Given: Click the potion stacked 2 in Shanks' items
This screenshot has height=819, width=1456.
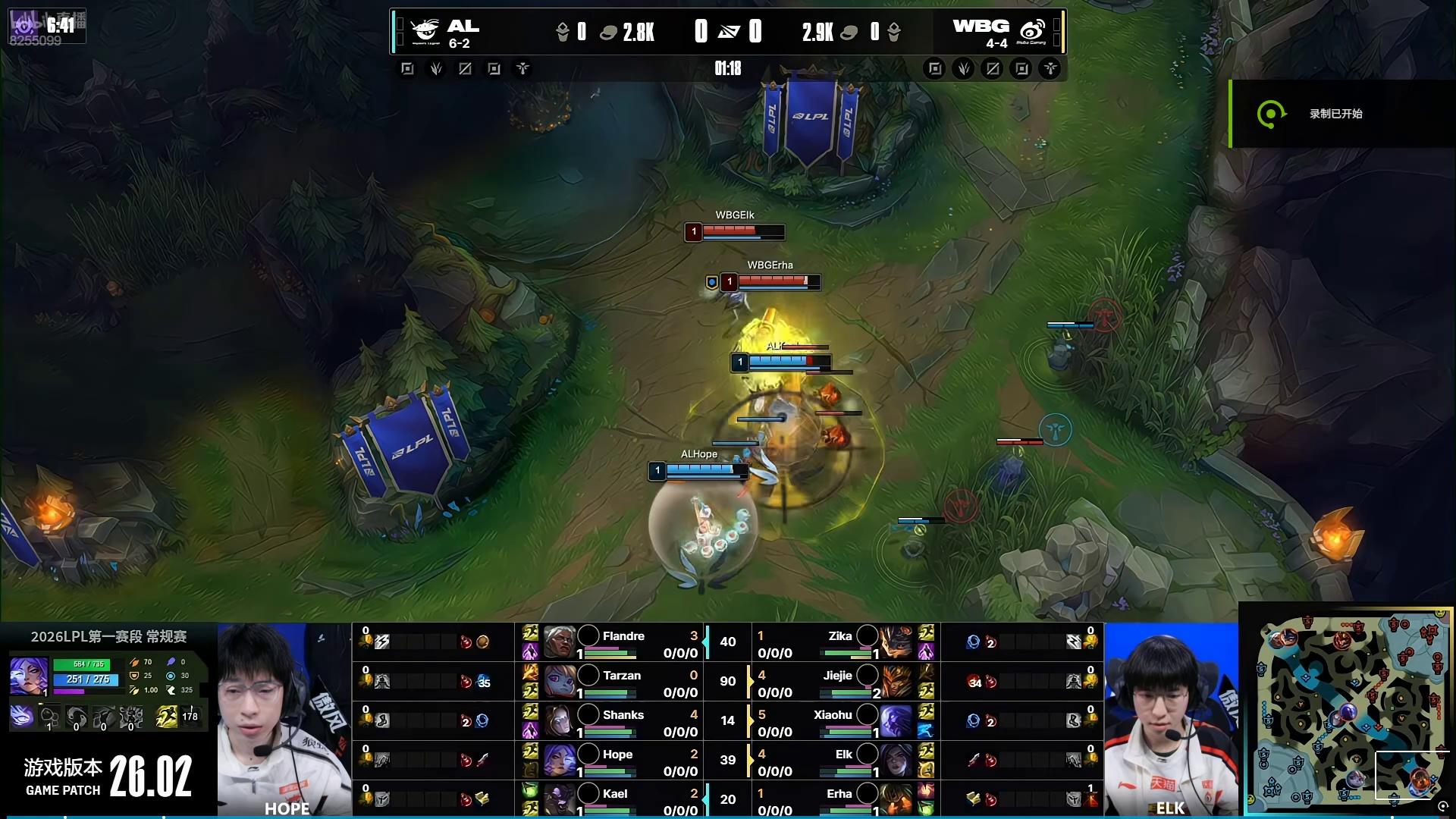Looking at the screenshot, I should point(466,721).
